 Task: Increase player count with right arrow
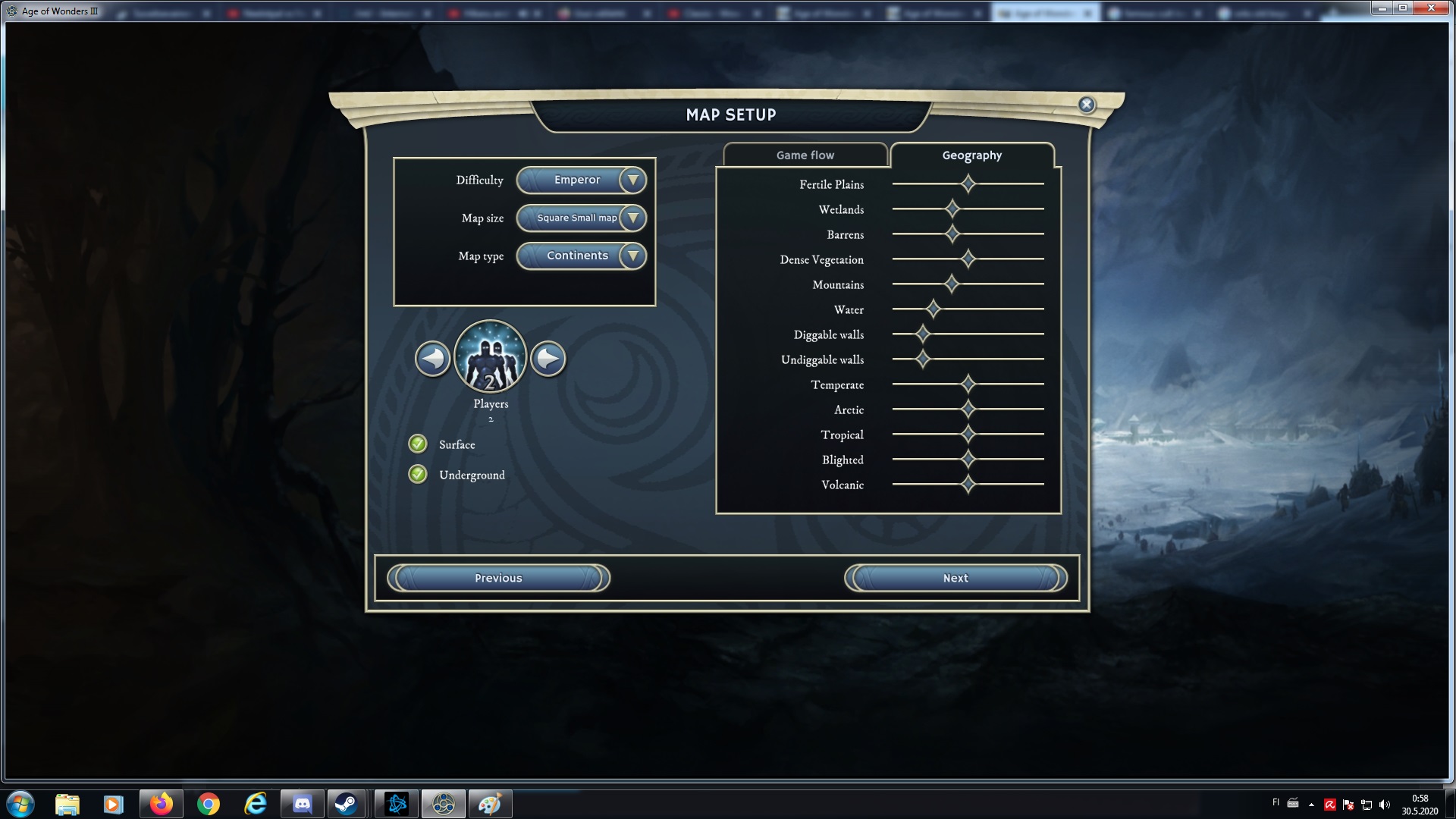tap(548, 359)
